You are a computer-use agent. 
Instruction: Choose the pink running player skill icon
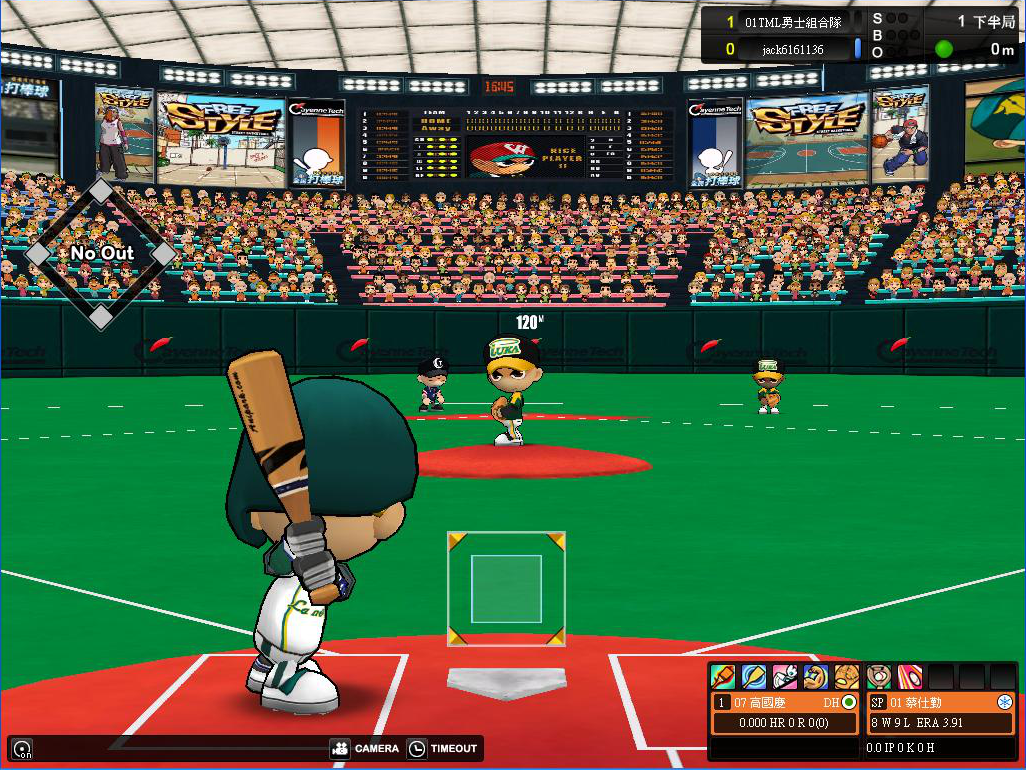pyautogui.click(x=784, y=677)
